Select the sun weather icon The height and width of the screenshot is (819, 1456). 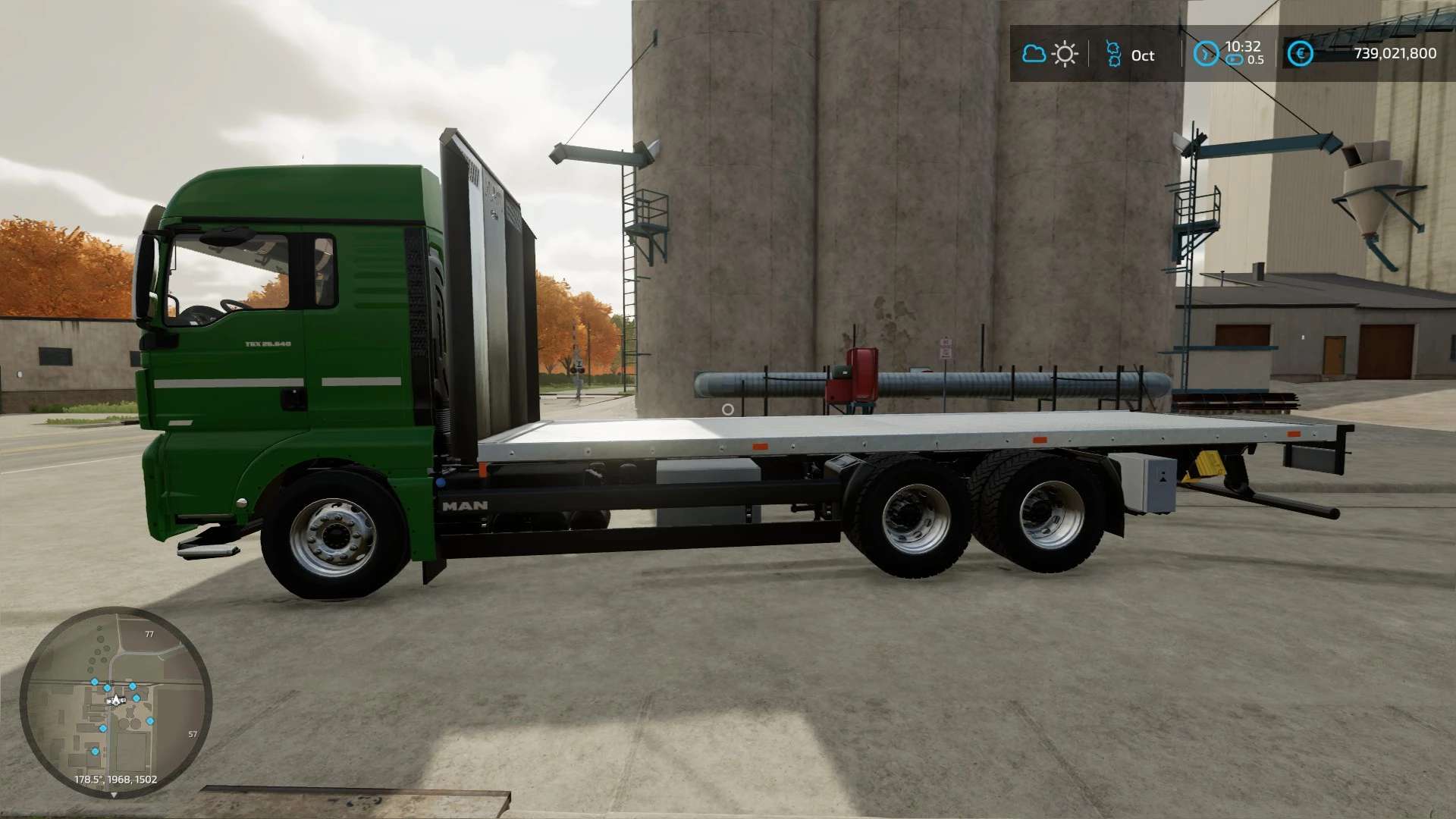[1065, 55]
